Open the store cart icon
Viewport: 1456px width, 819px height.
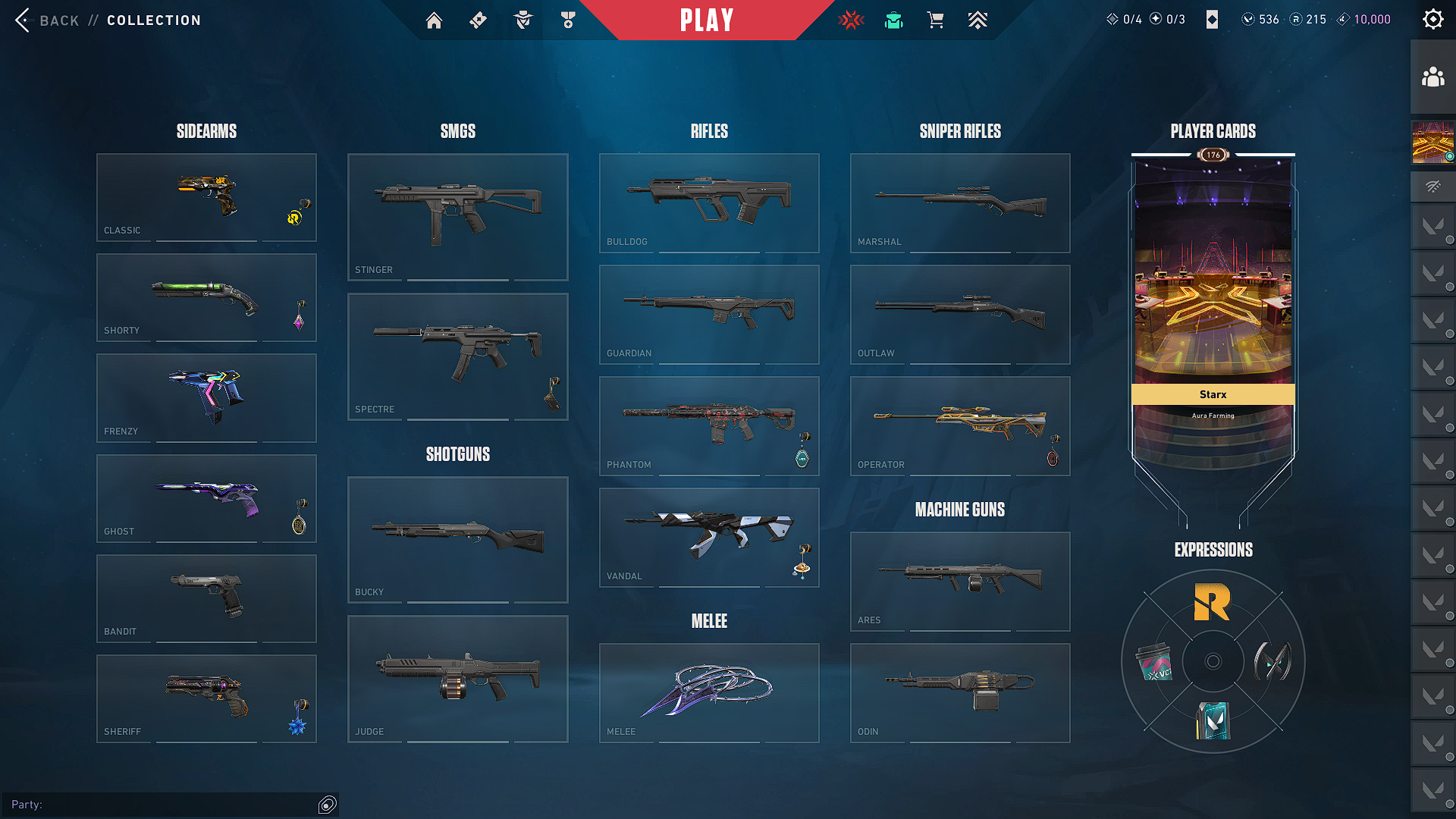935,20
